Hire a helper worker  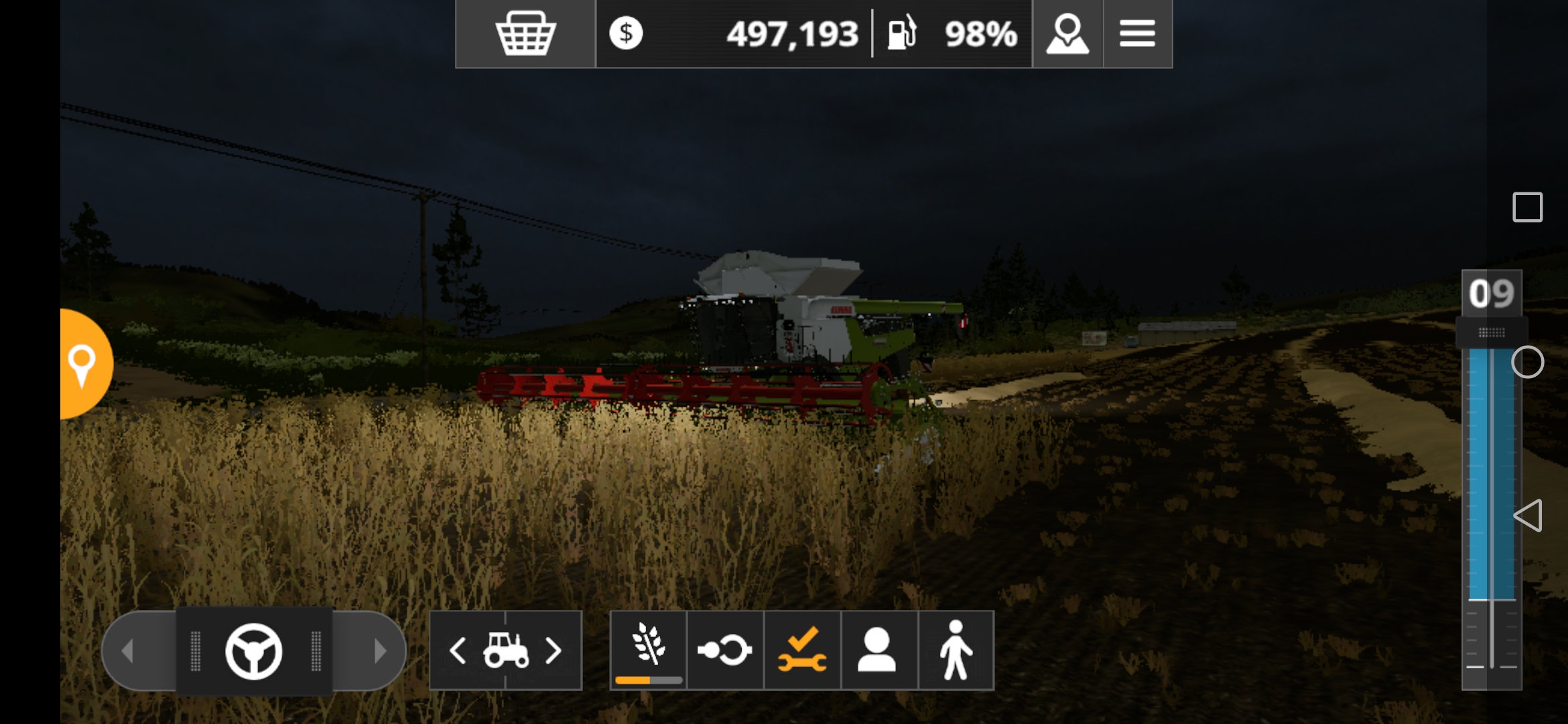(x=878, y=650)
